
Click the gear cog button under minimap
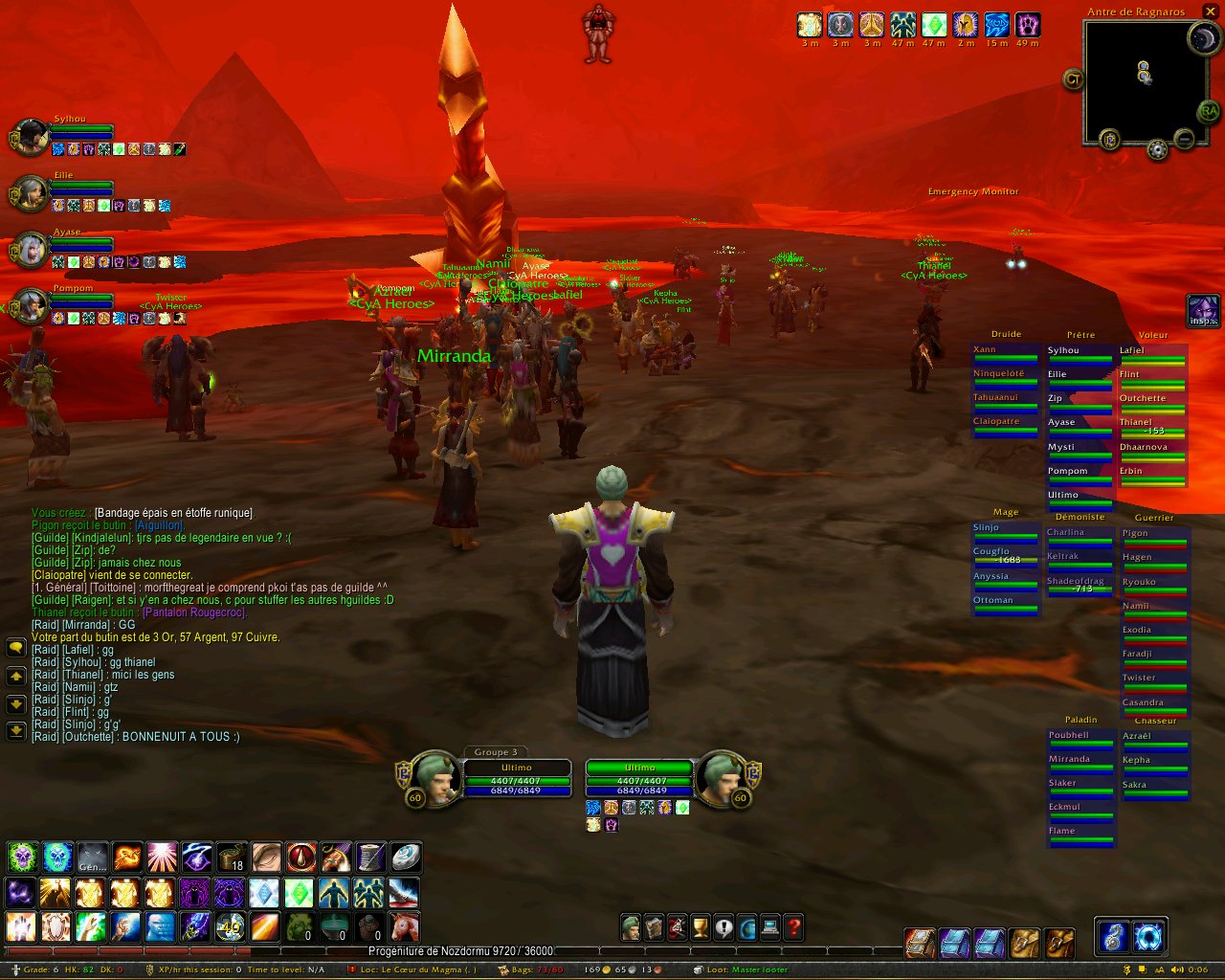pos(1157,150)
